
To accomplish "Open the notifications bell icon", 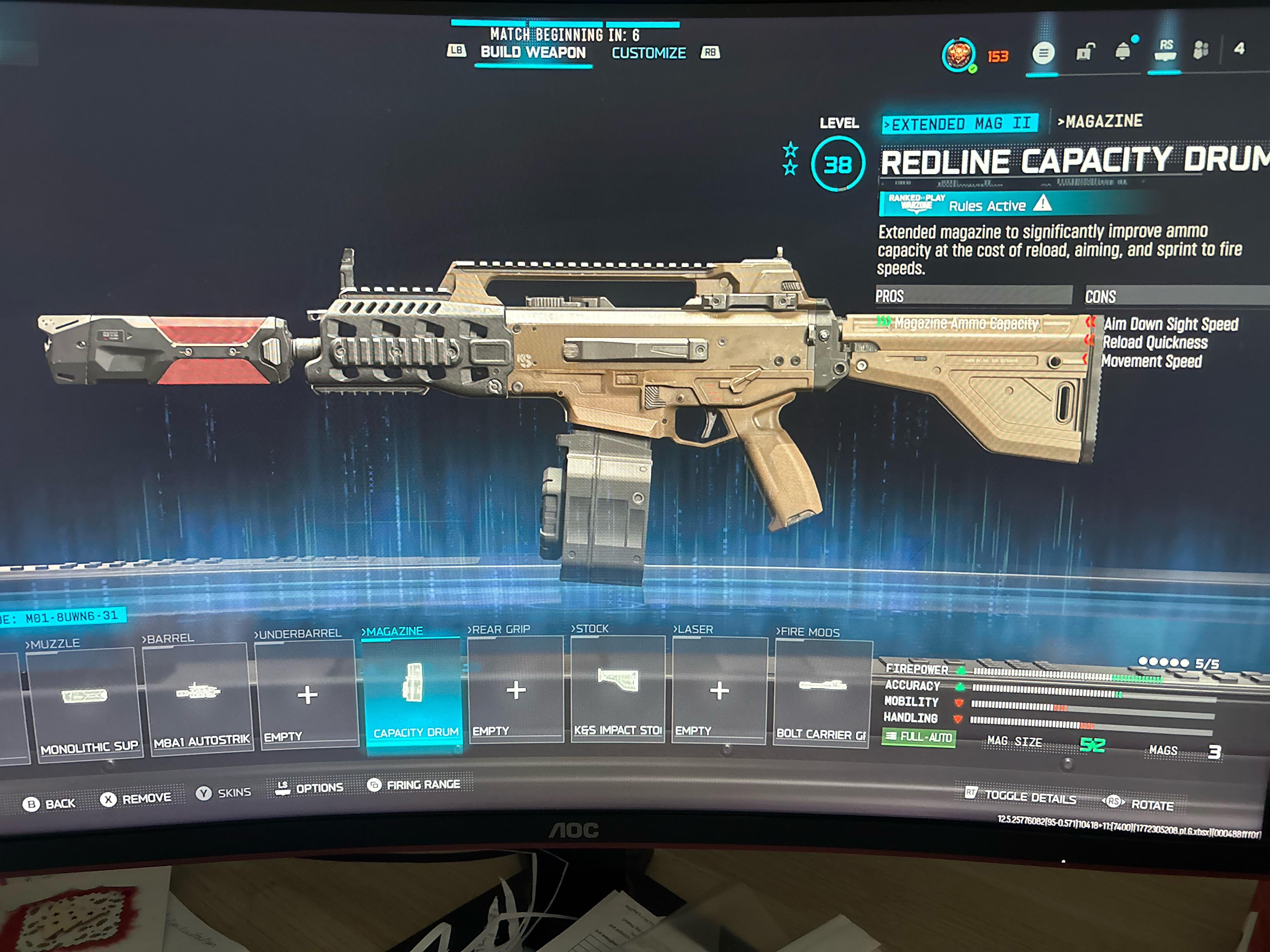I will coord(1123,52).
